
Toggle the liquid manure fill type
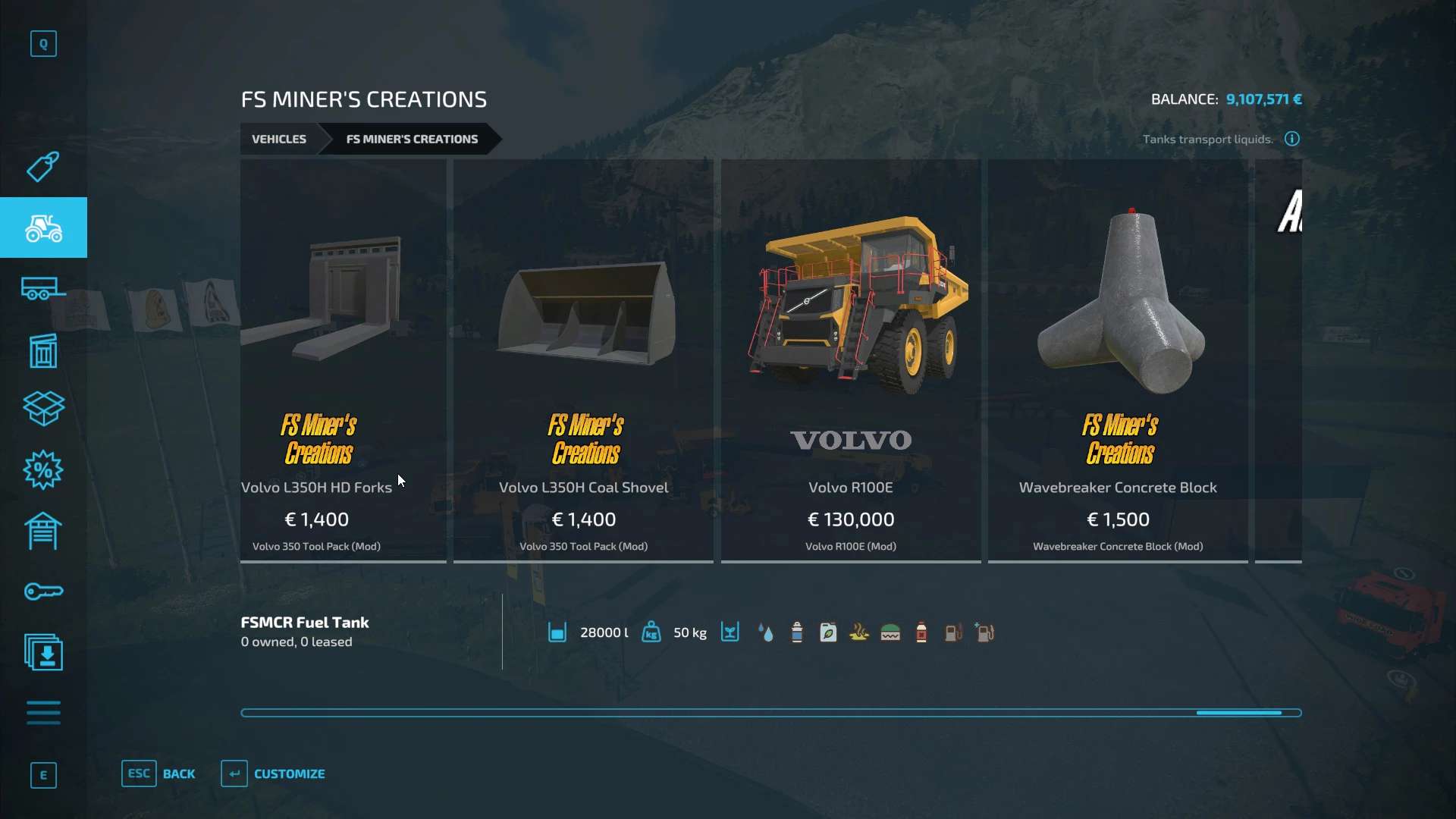tap(859, 632)
